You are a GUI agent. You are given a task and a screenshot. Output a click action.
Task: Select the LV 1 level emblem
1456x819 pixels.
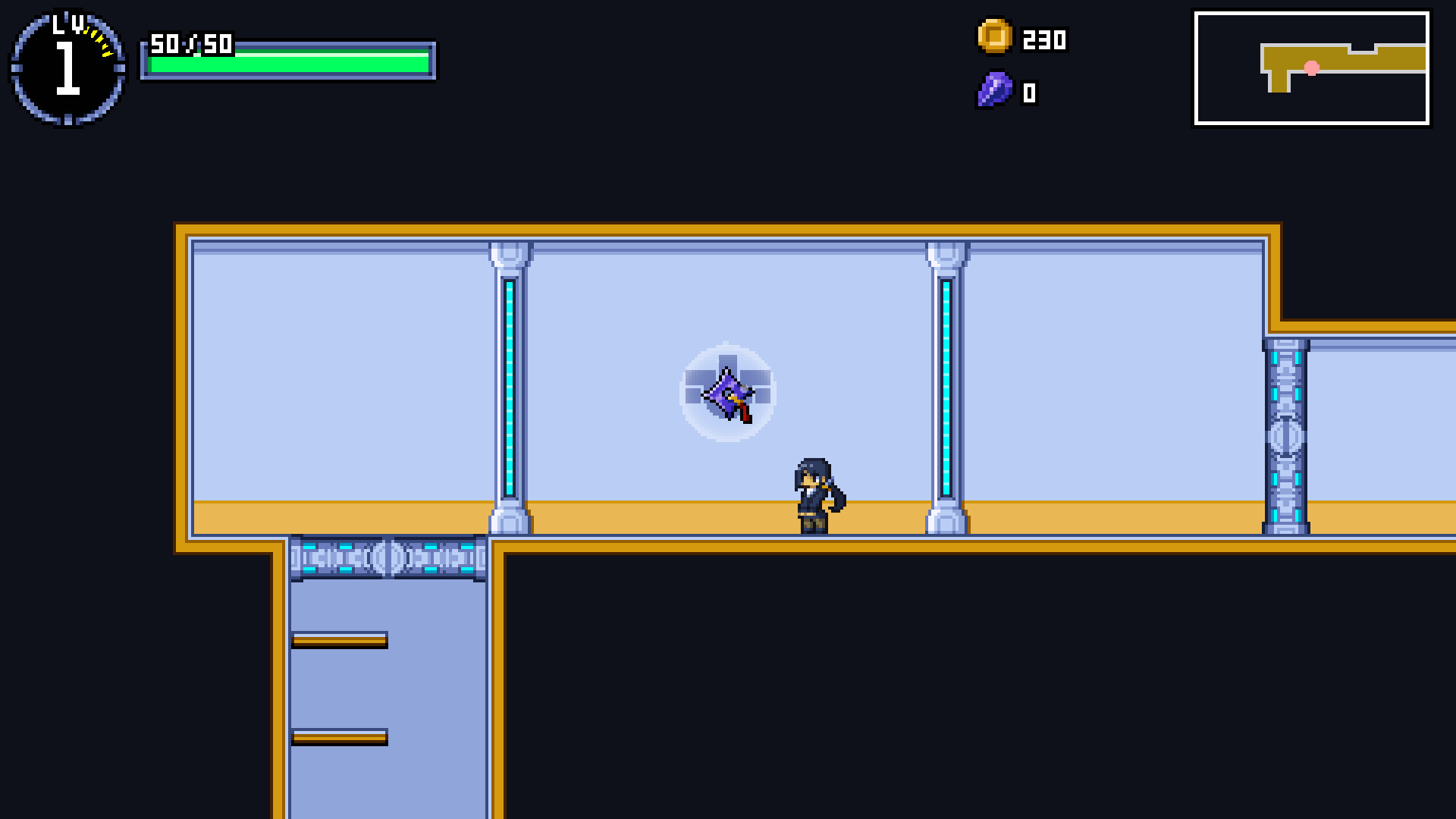67,67
